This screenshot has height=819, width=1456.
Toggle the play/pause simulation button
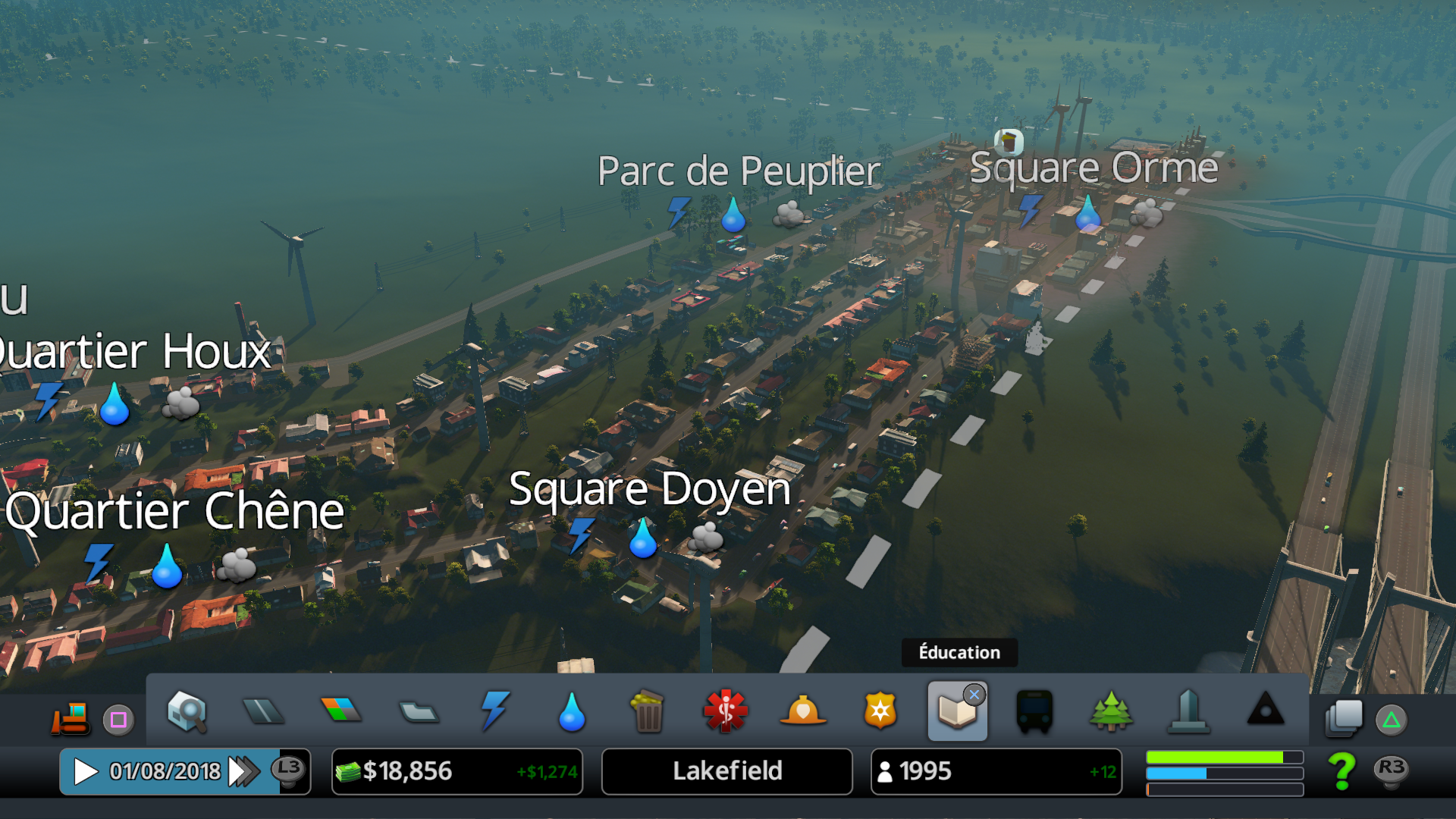86,772
